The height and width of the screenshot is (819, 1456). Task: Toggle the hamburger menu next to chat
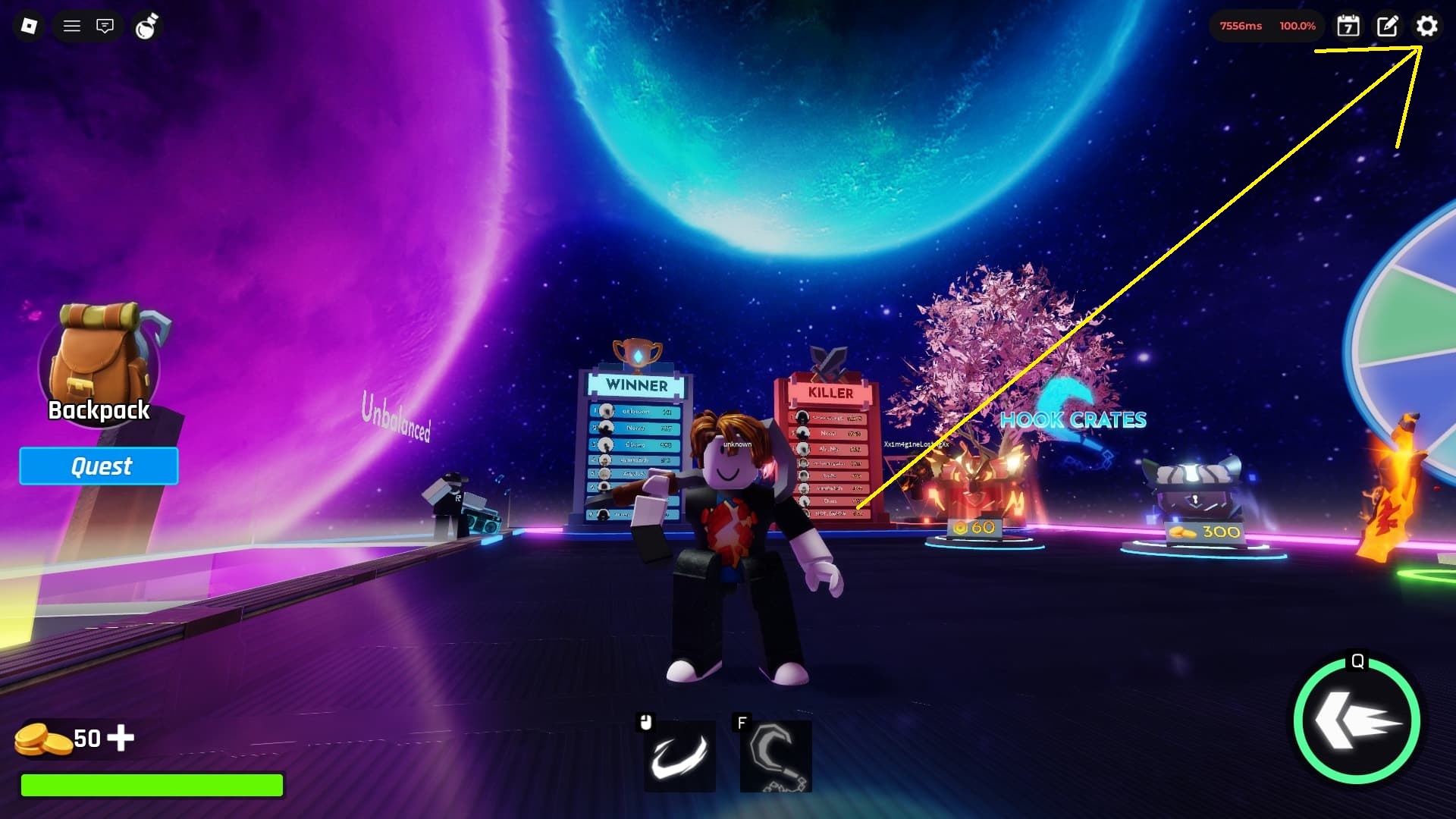pyautogui.click(x=71, y=26)
